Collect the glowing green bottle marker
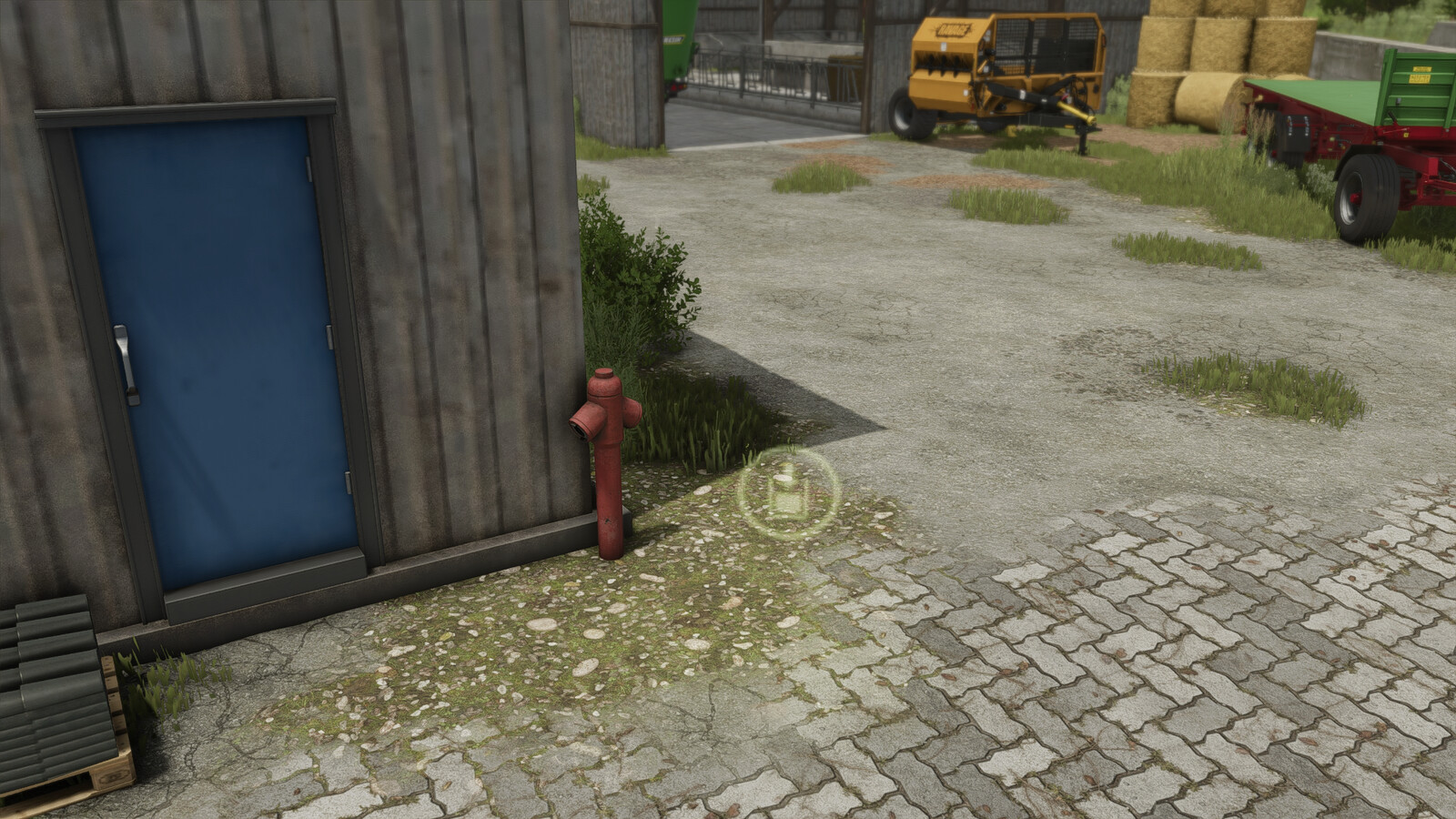Viewport: 1456px width, 819px height. tap(785, 490)
